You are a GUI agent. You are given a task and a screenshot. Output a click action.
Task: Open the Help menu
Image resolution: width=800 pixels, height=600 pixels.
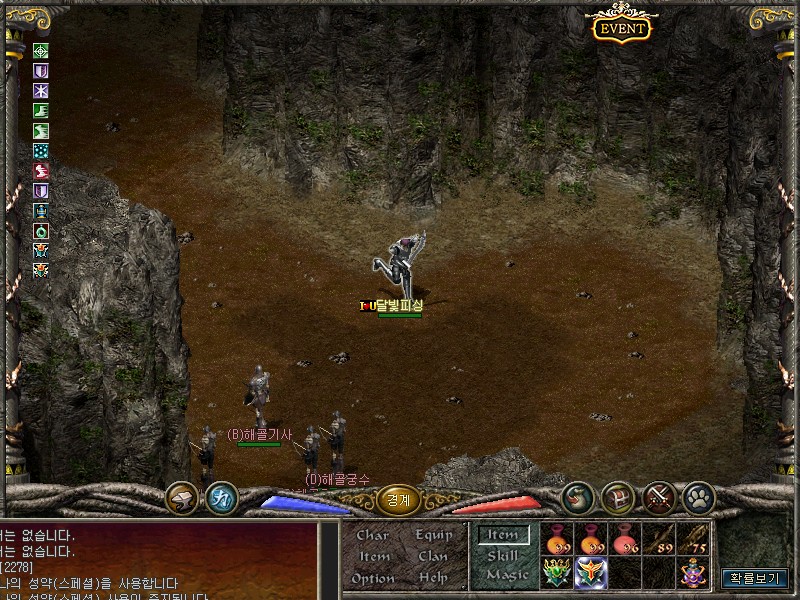433,579
